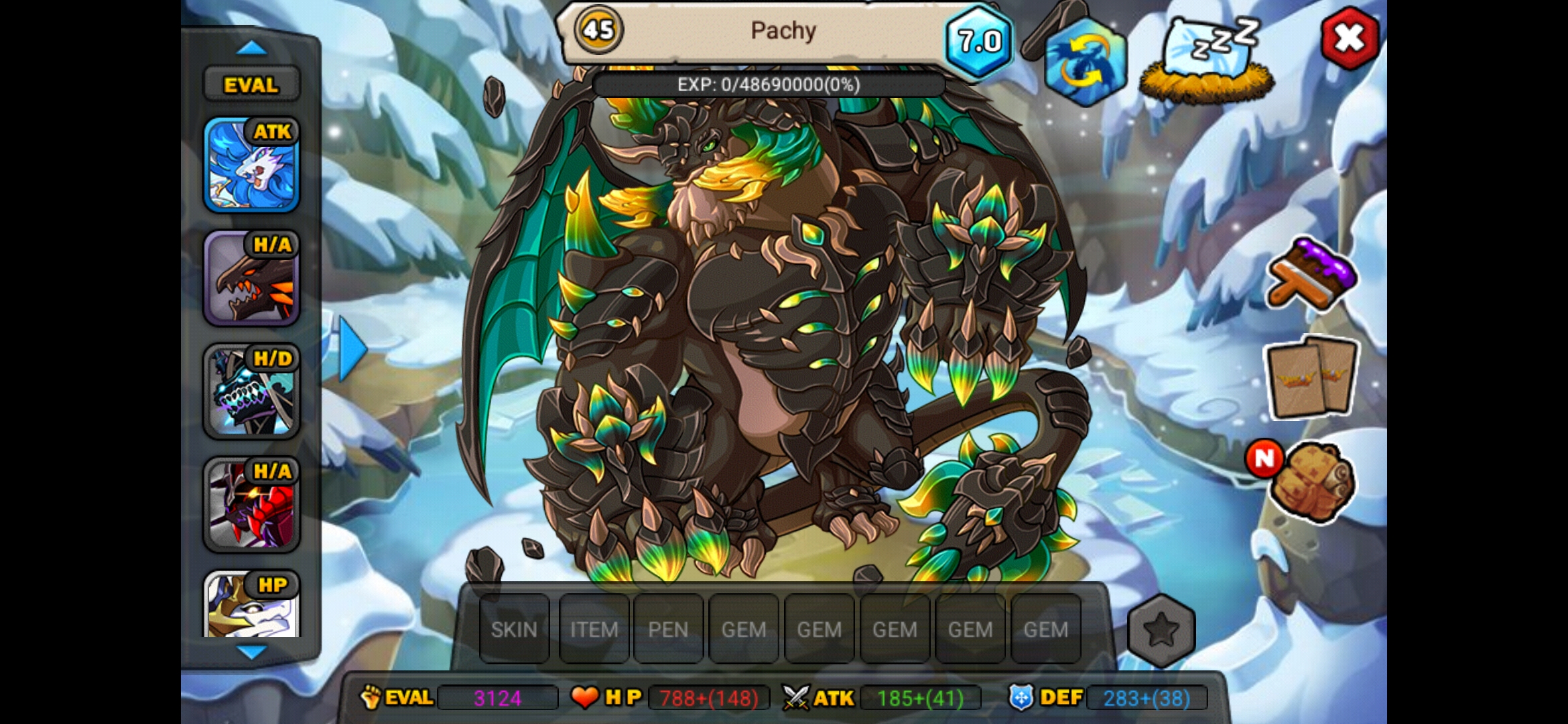Image resolution: width=1568 pixels, height=724 pixels.
Task: Tap the star favorite hexagon button
Action: point(1161,630)
